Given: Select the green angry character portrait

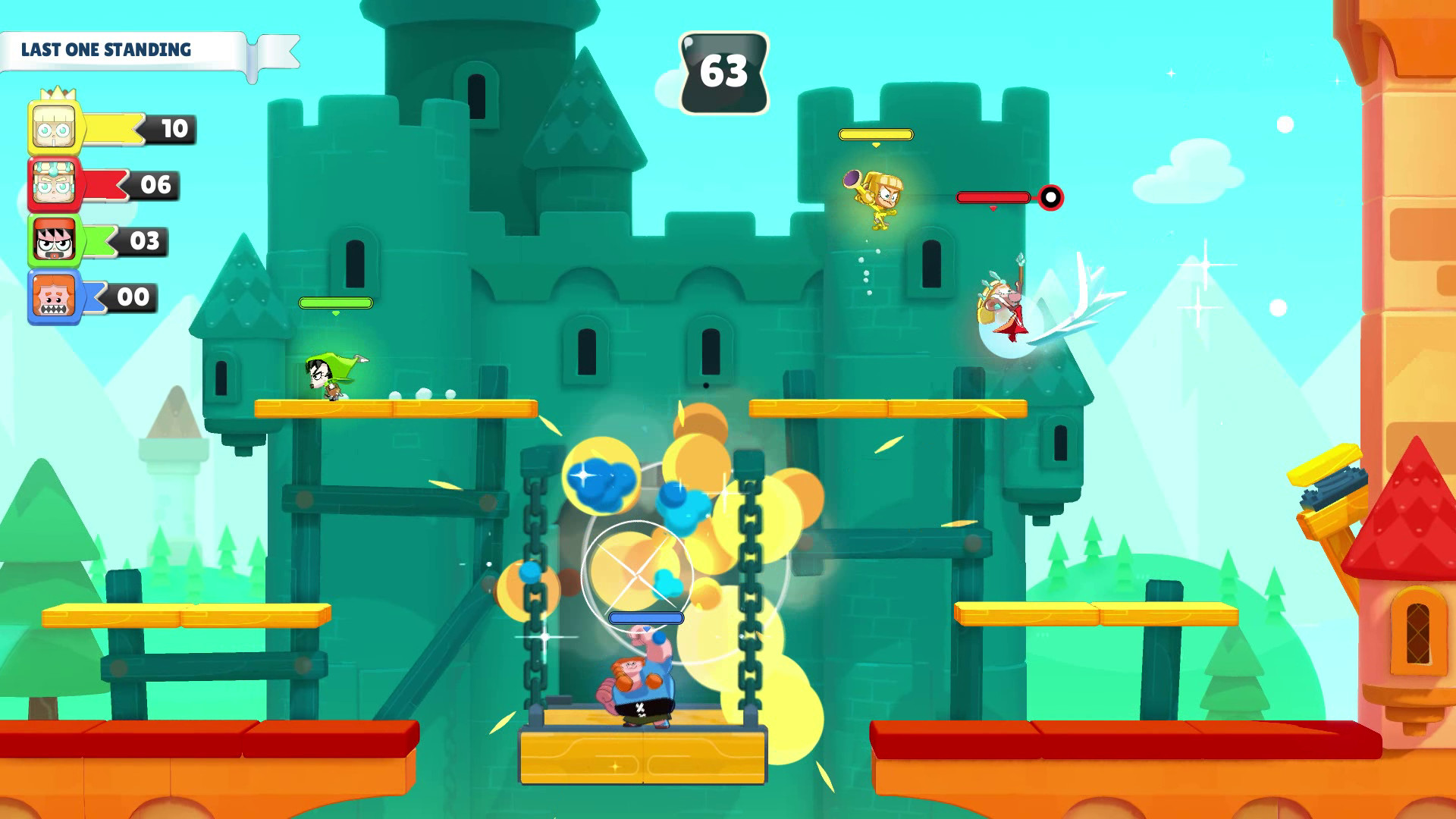Looking at the screenshot, I should click(55, 240).
